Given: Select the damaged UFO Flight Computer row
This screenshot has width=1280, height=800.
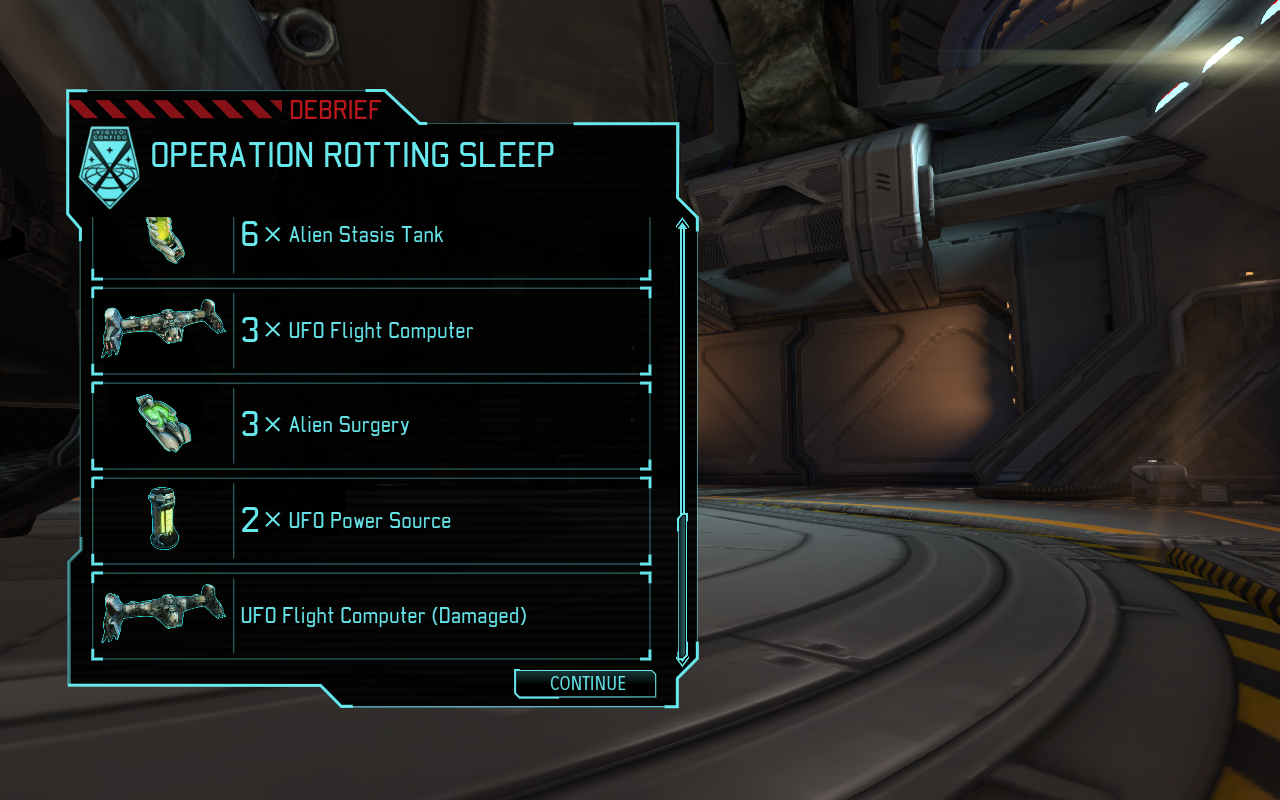Looking at the screenshot, I should pyautogui.click(x=371, y=616).
